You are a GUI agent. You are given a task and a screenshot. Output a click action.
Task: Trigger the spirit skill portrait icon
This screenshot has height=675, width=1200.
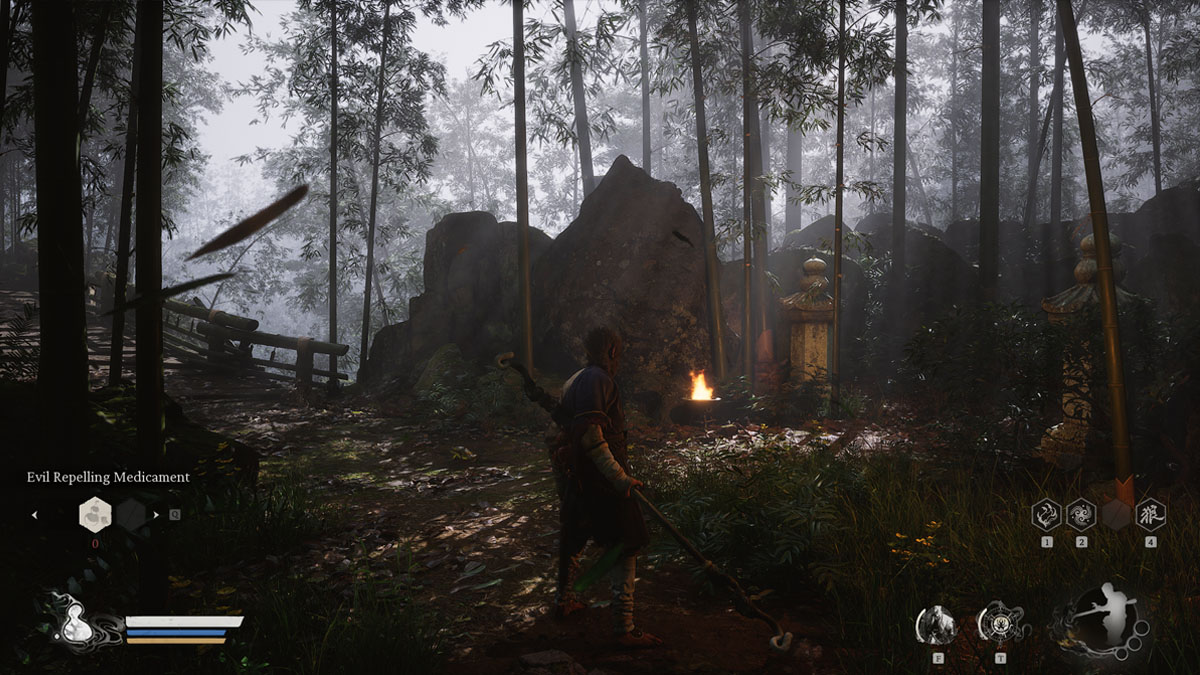(x=937, y=625)
